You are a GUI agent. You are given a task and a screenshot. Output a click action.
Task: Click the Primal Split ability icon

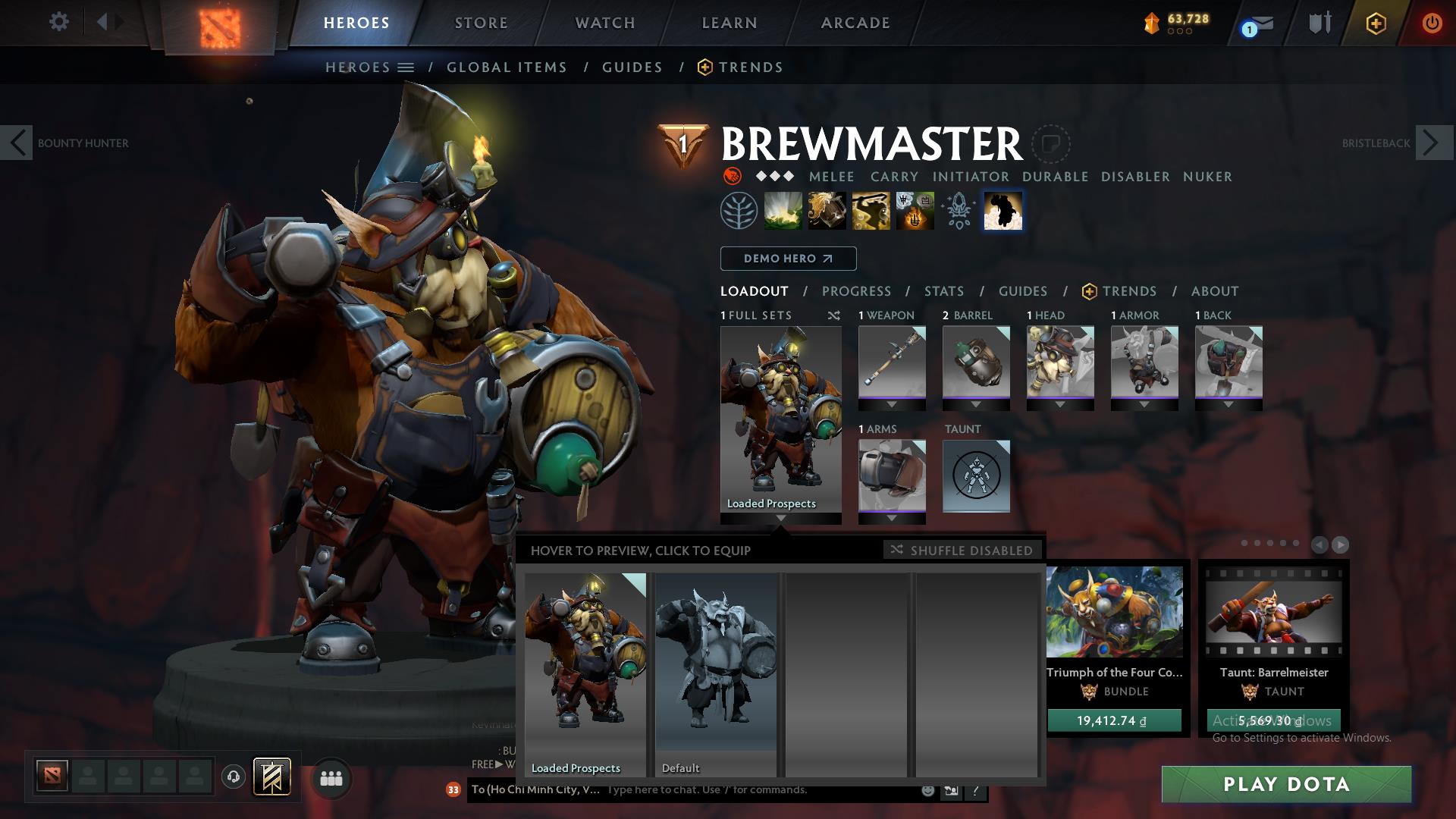pos(1003,211)
